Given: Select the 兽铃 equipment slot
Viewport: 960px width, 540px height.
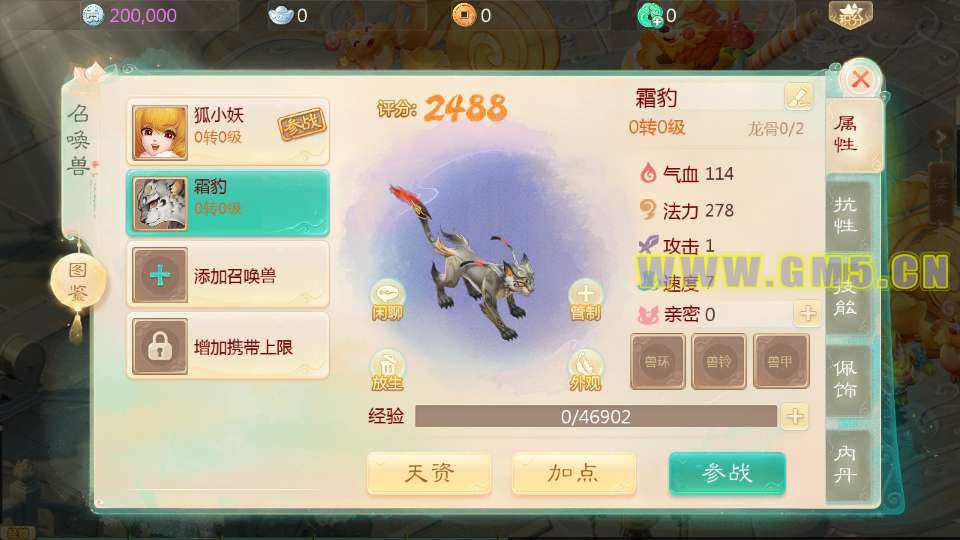Looking at the screenshot, I should click(x=719, y=361).
